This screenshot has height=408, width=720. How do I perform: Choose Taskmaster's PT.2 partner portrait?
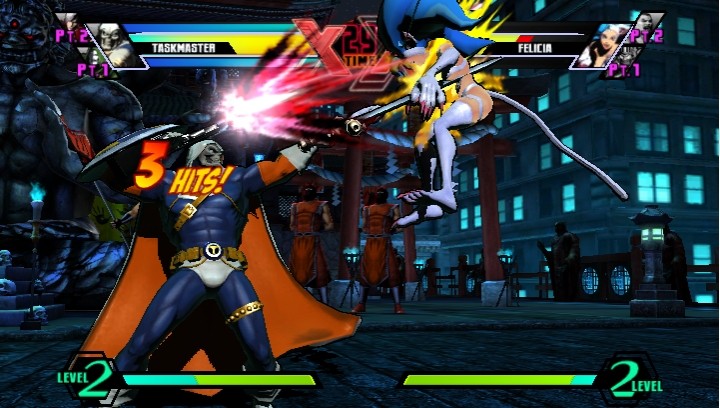[x=69, y=22]
